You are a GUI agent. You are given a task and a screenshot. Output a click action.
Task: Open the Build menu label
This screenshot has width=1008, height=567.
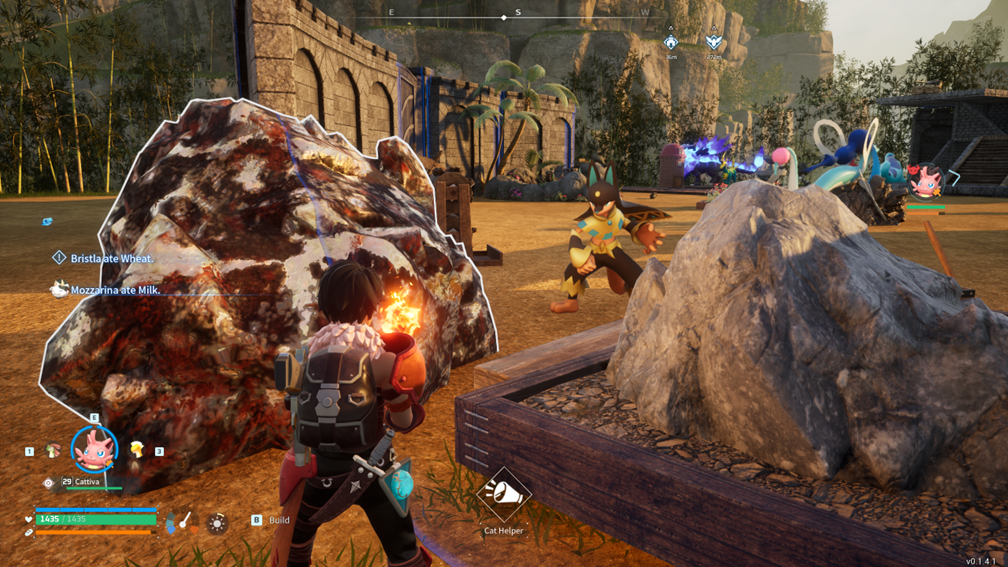279,520
